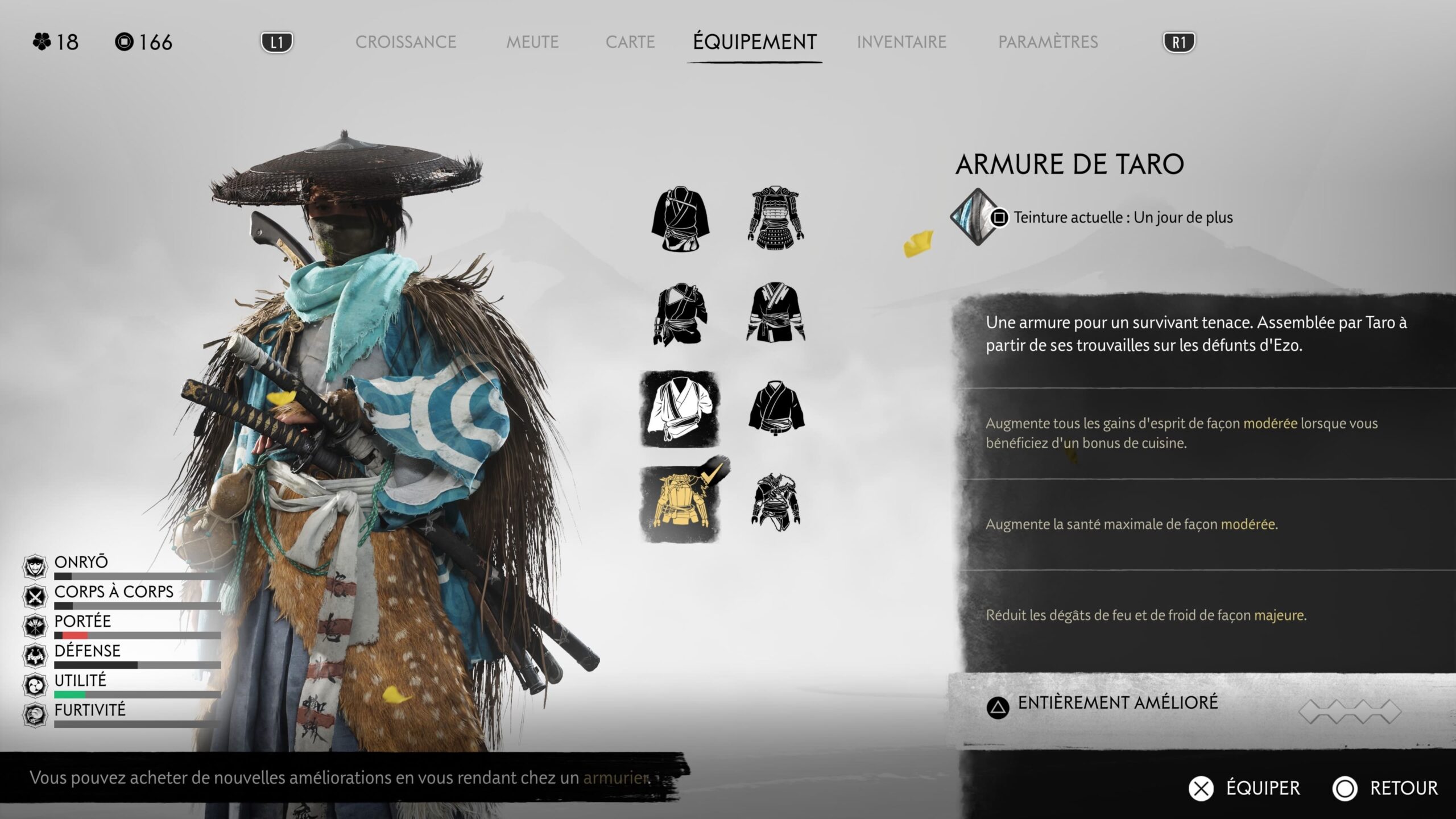
Task: Open the Inventaire tab
Action: pyautogui.click(x=901, y=42)
